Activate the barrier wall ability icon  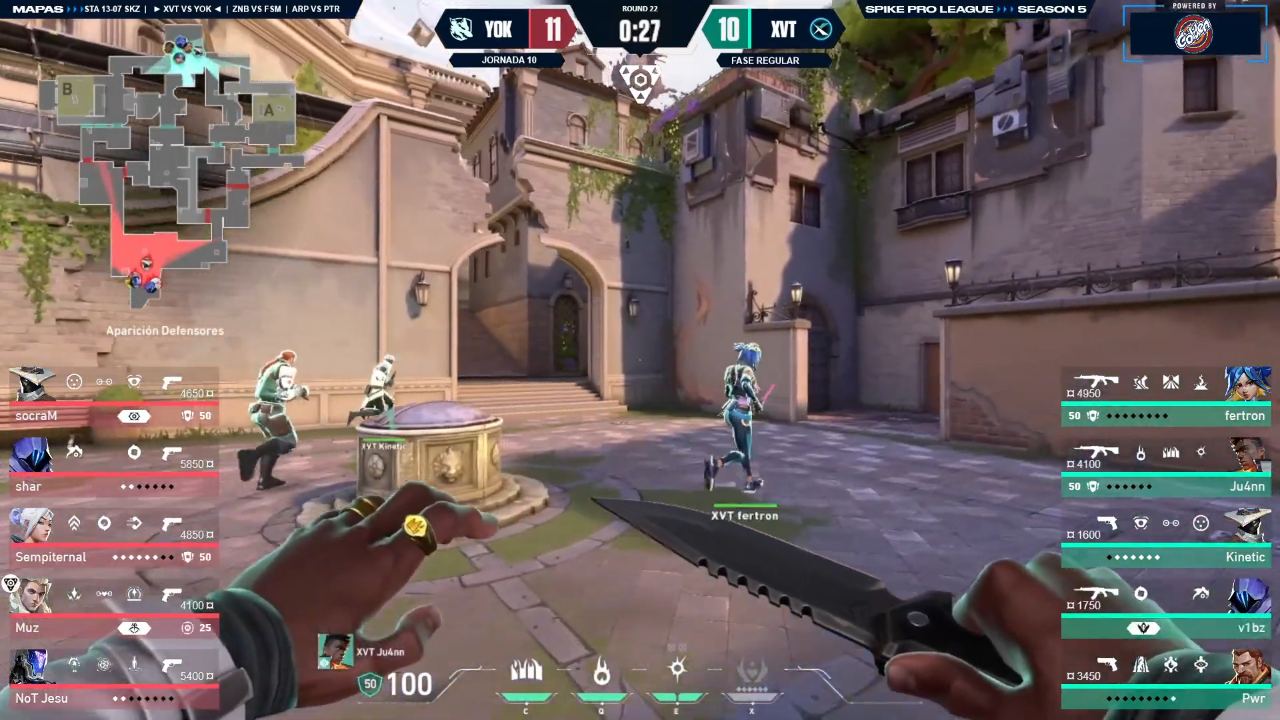(x=526, y=671)
